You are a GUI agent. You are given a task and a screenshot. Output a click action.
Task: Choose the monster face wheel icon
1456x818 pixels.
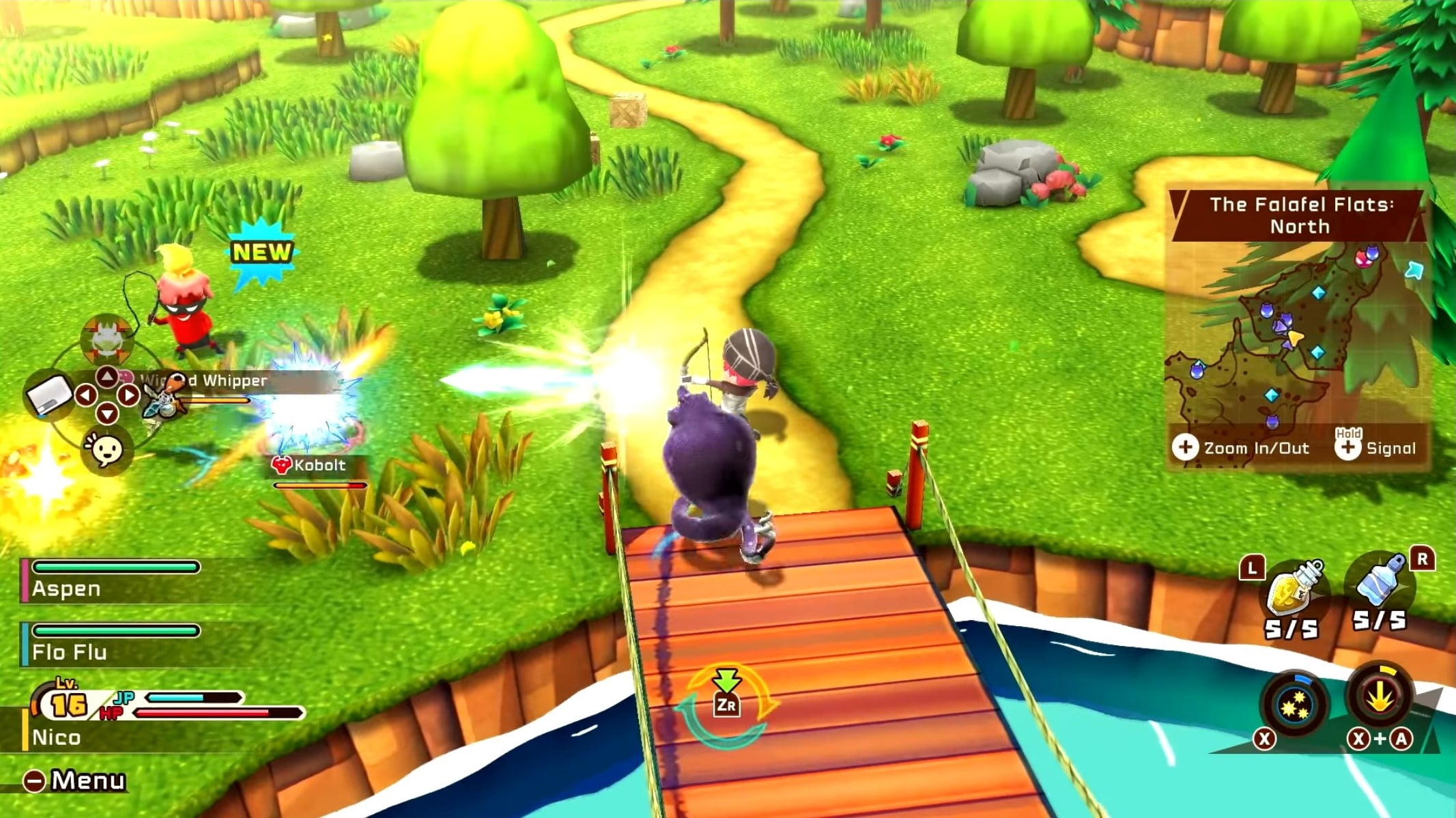tap(107, 338)
